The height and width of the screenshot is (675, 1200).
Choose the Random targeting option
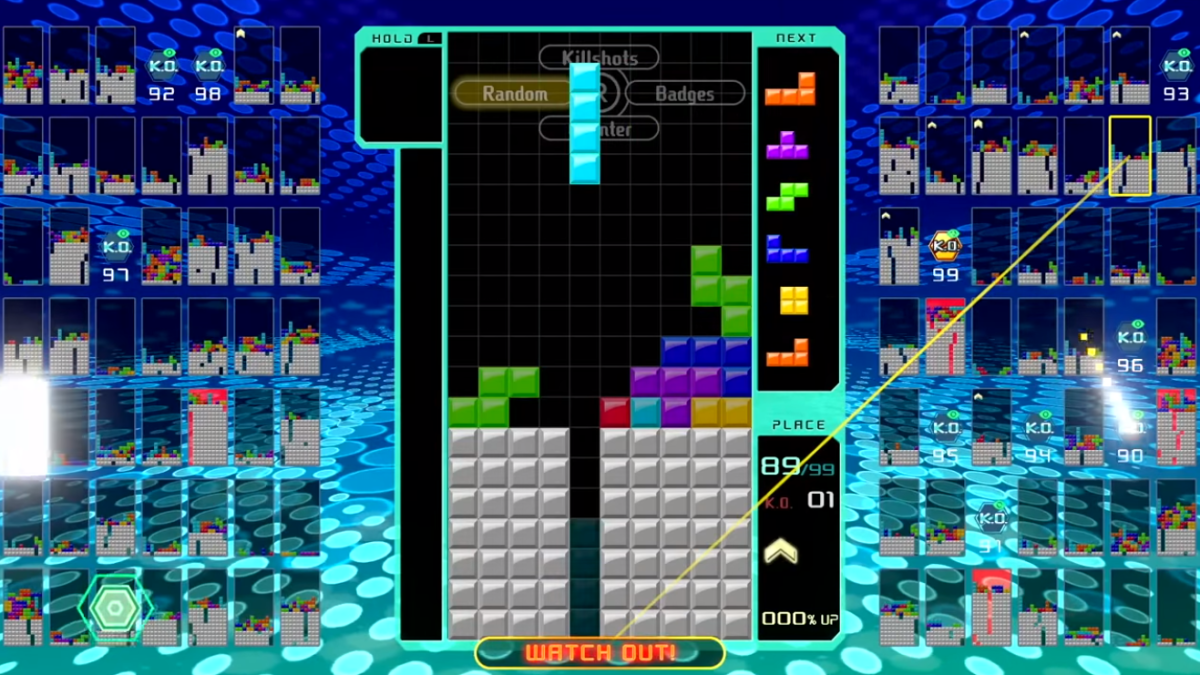(514, 93)
